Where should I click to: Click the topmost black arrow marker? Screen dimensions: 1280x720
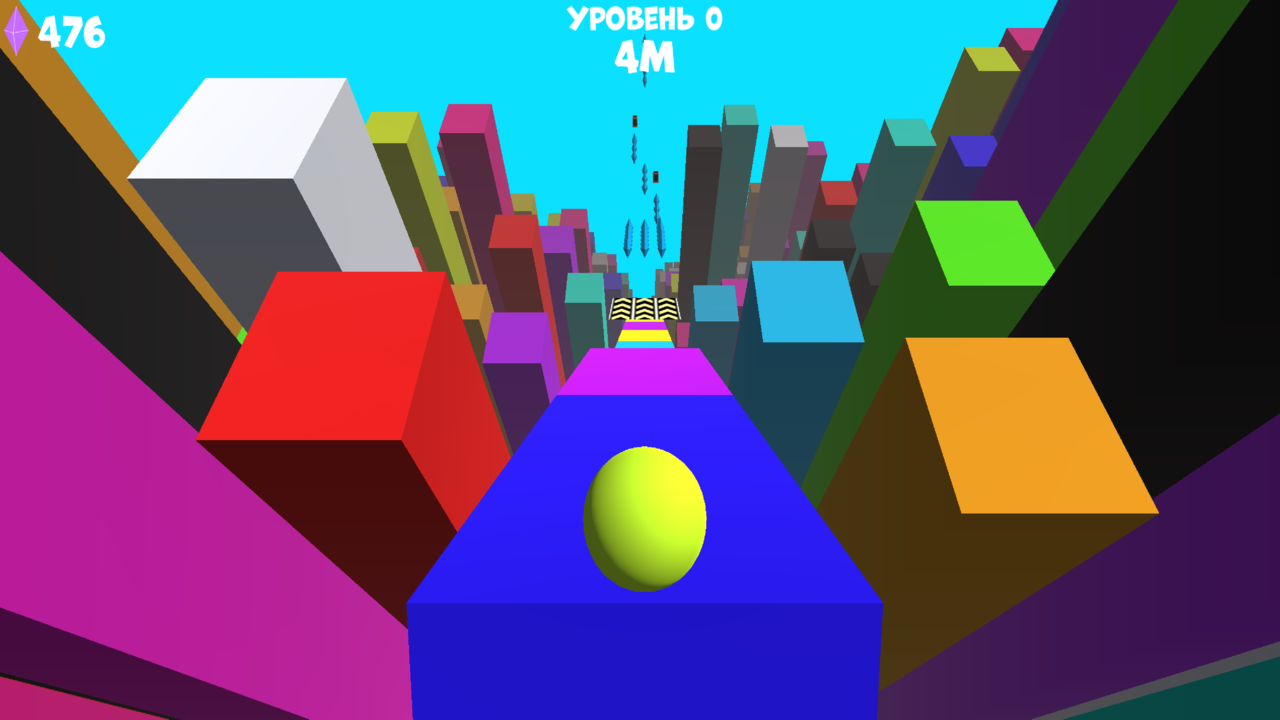point(637,120)
